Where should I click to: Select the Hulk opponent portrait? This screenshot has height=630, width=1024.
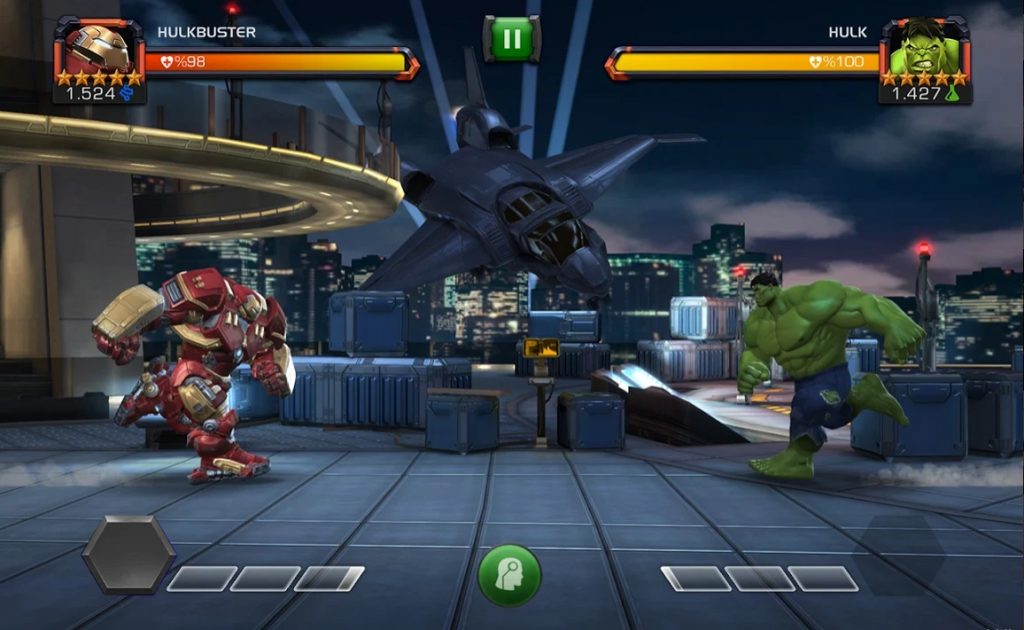(x=923, y=50)
